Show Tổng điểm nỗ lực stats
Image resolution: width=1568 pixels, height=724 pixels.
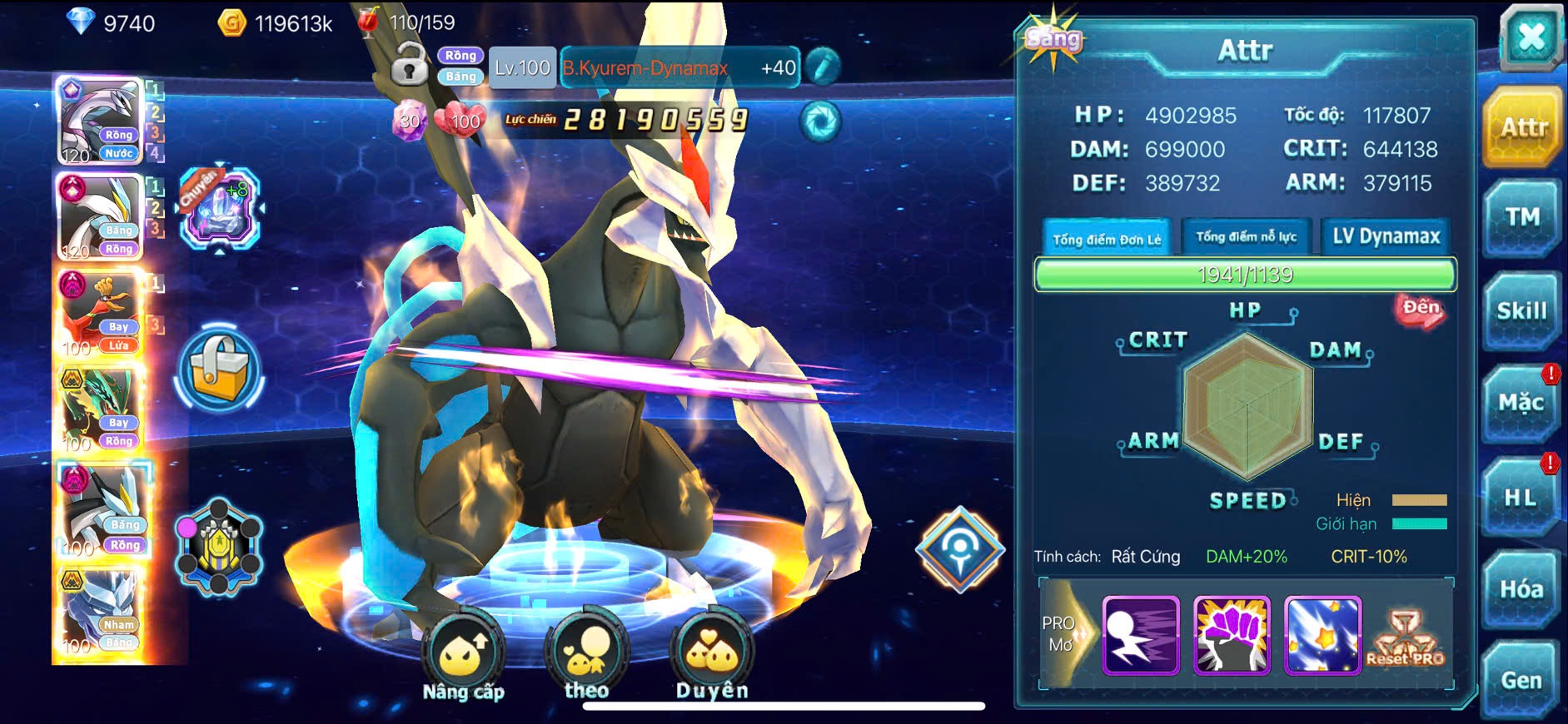[1247, 237]
